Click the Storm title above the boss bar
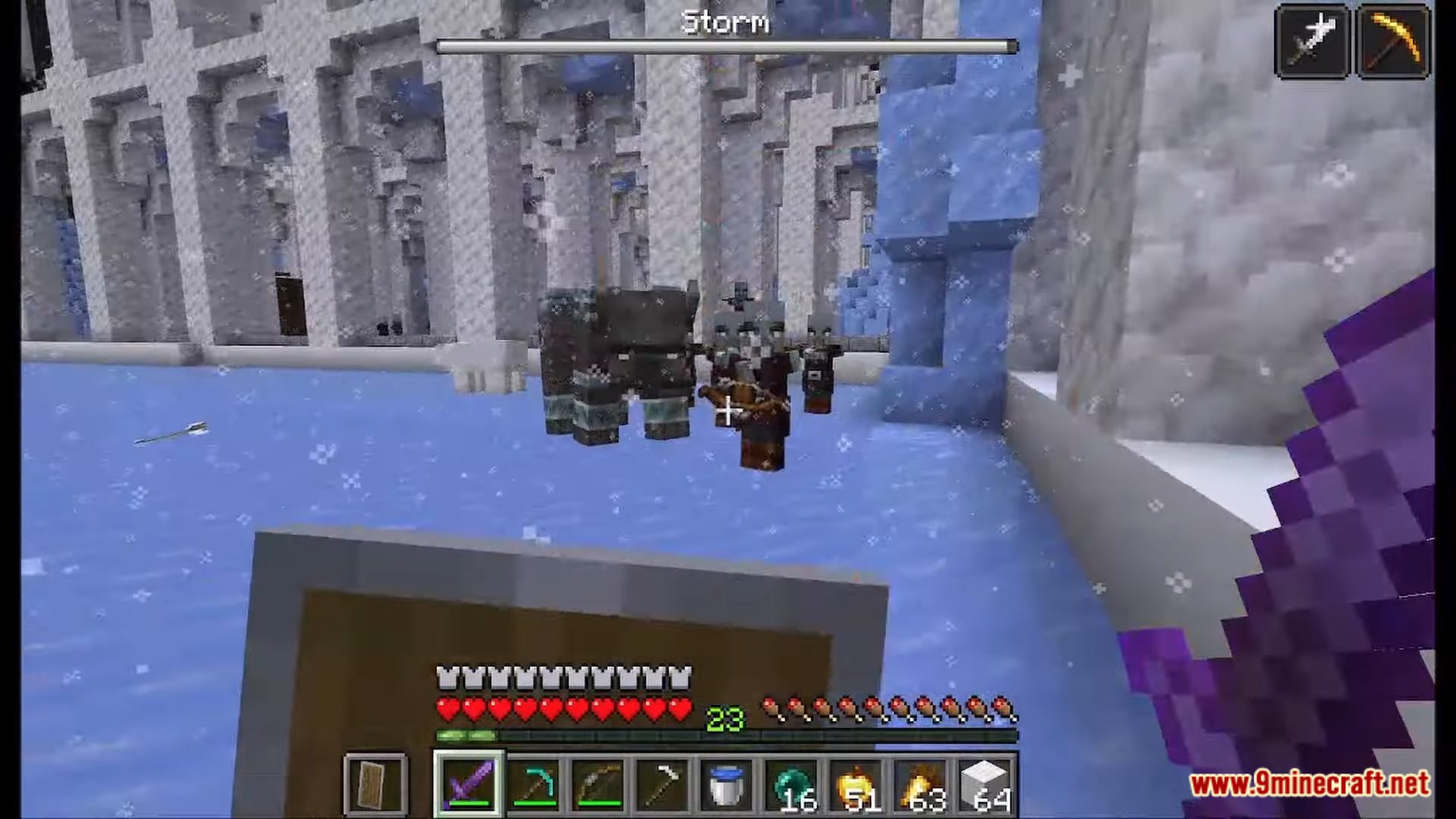This screenshot has height=819, width=1456. tap(726, 20)
